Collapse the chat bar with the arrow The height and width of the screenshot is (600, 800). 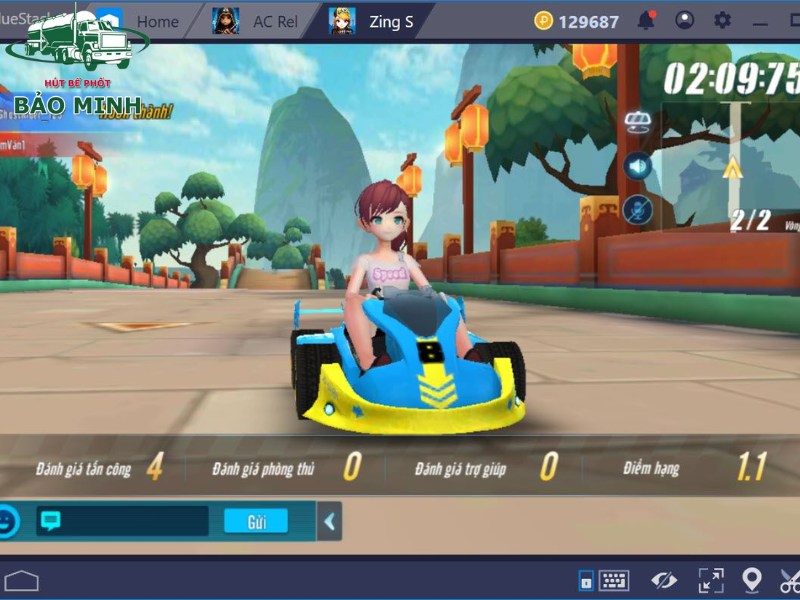click(x=329, y=521)
